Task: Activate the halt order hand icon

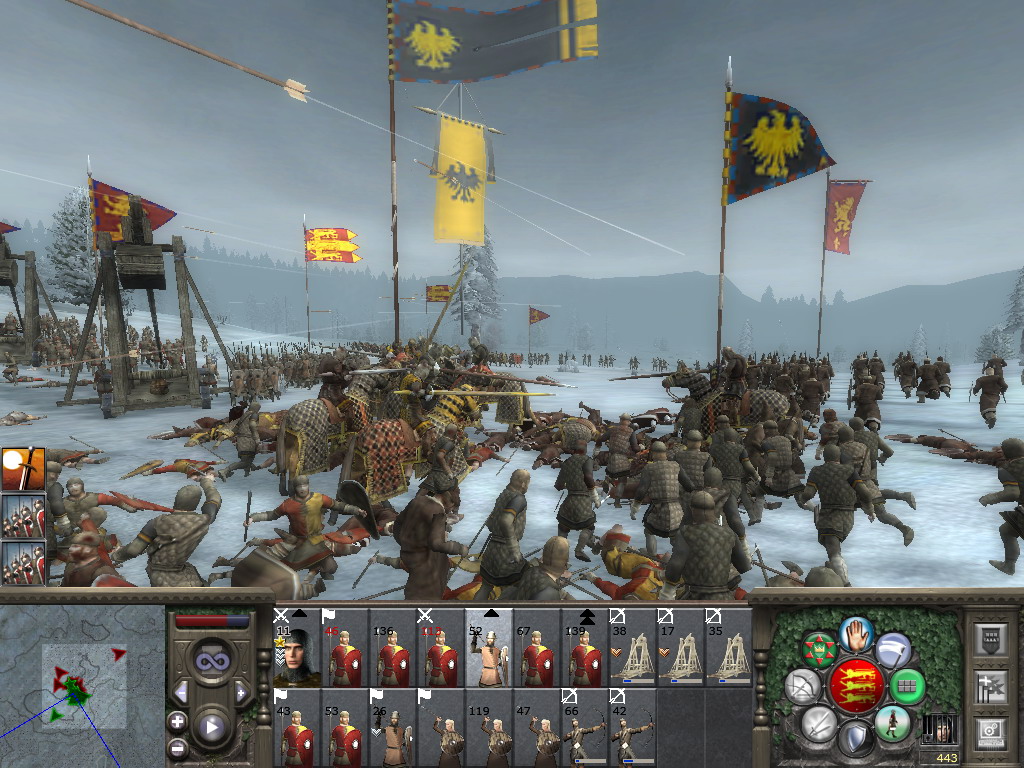Action: 856,633
